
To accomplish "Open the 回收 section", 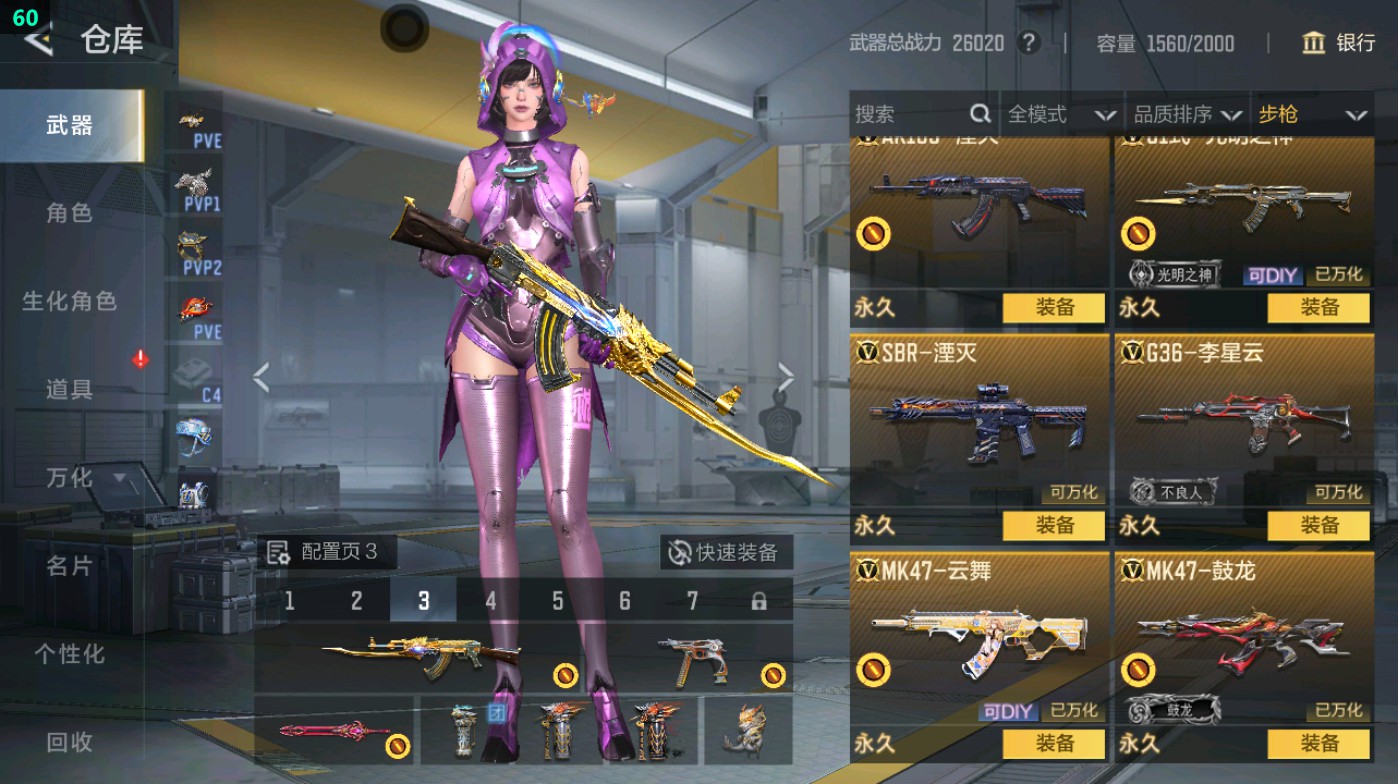I will [x=70, y=742].
